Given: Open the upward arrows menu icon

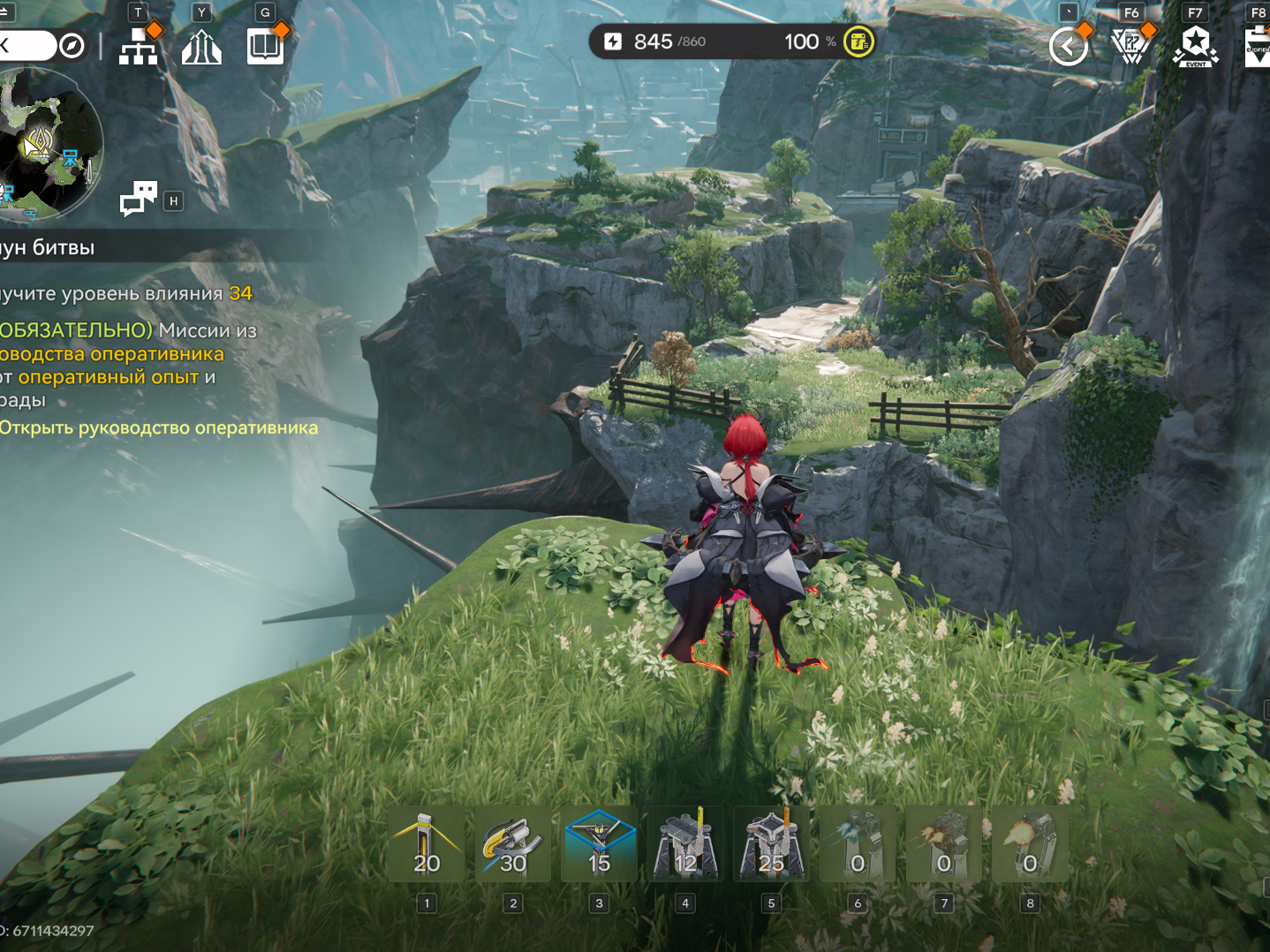Looking at the screenshot, I should (x=201, y=47).
